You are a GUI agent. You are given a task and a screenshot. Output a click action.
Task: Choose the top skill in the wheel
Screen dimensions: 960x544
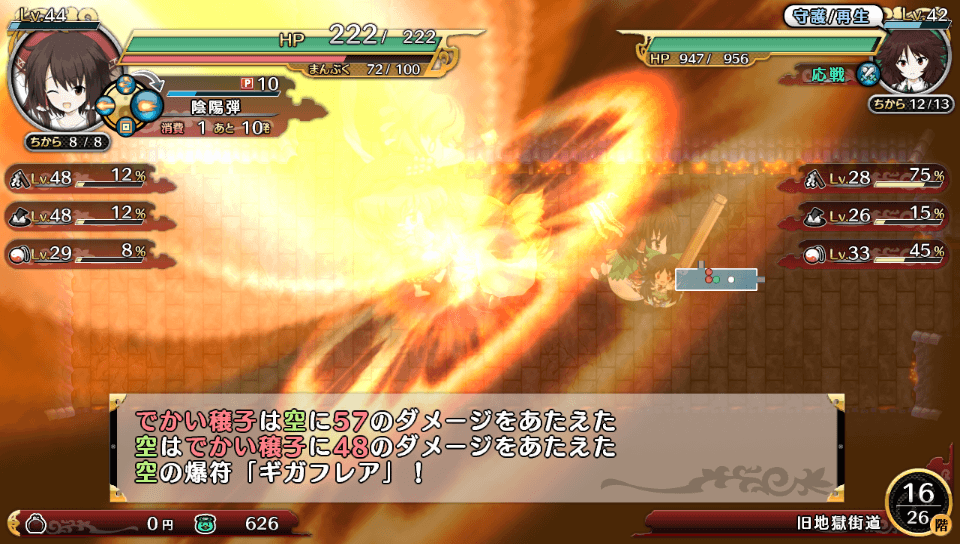tap(126, 84)
